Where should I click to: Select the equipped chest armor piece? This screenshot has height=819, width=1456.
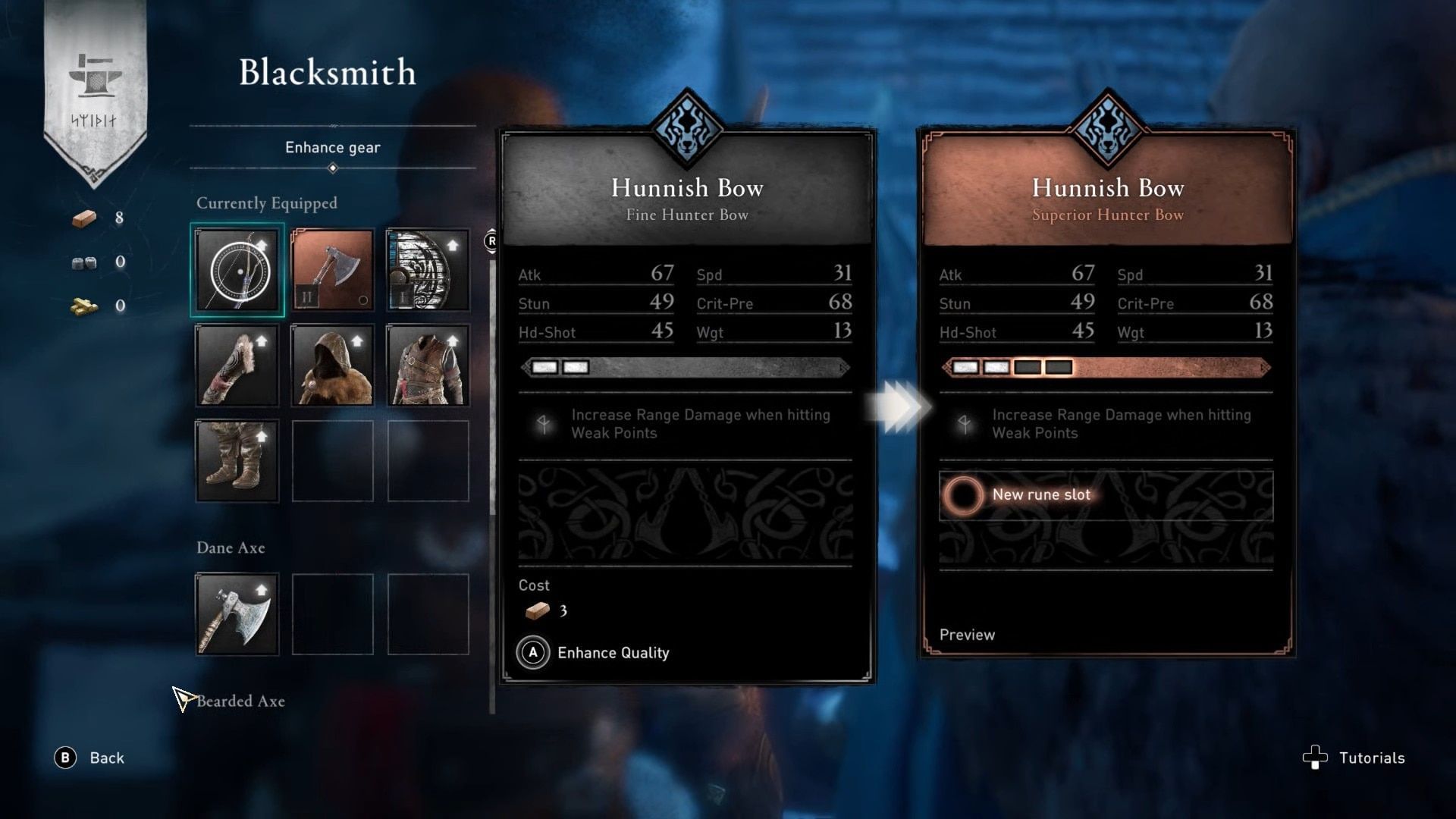pyautogui.click(x=428, y=366)
